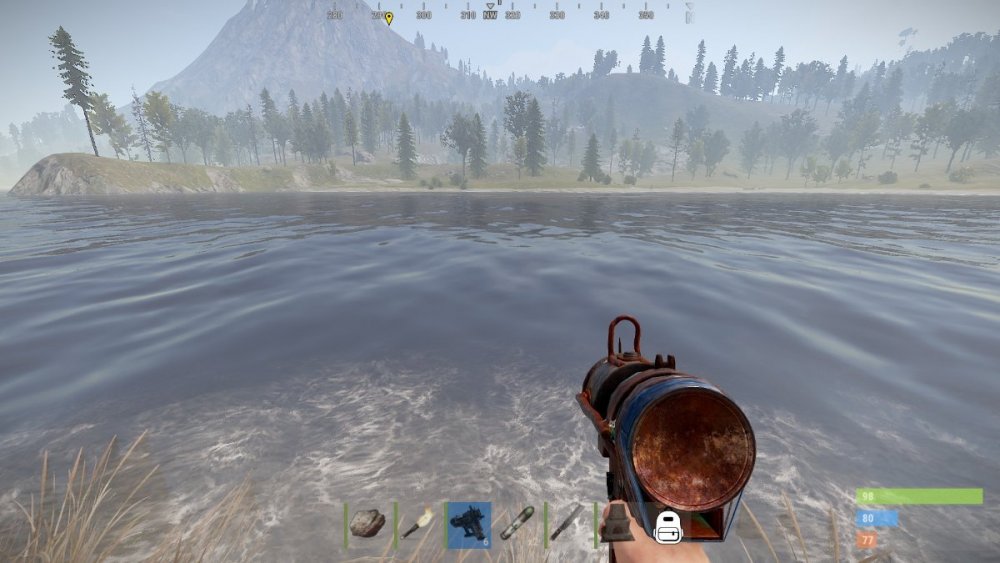Open the backpack inventory icon
Image resolution: width=1000 pixels, height=563 pixels.
coord(668,526)
